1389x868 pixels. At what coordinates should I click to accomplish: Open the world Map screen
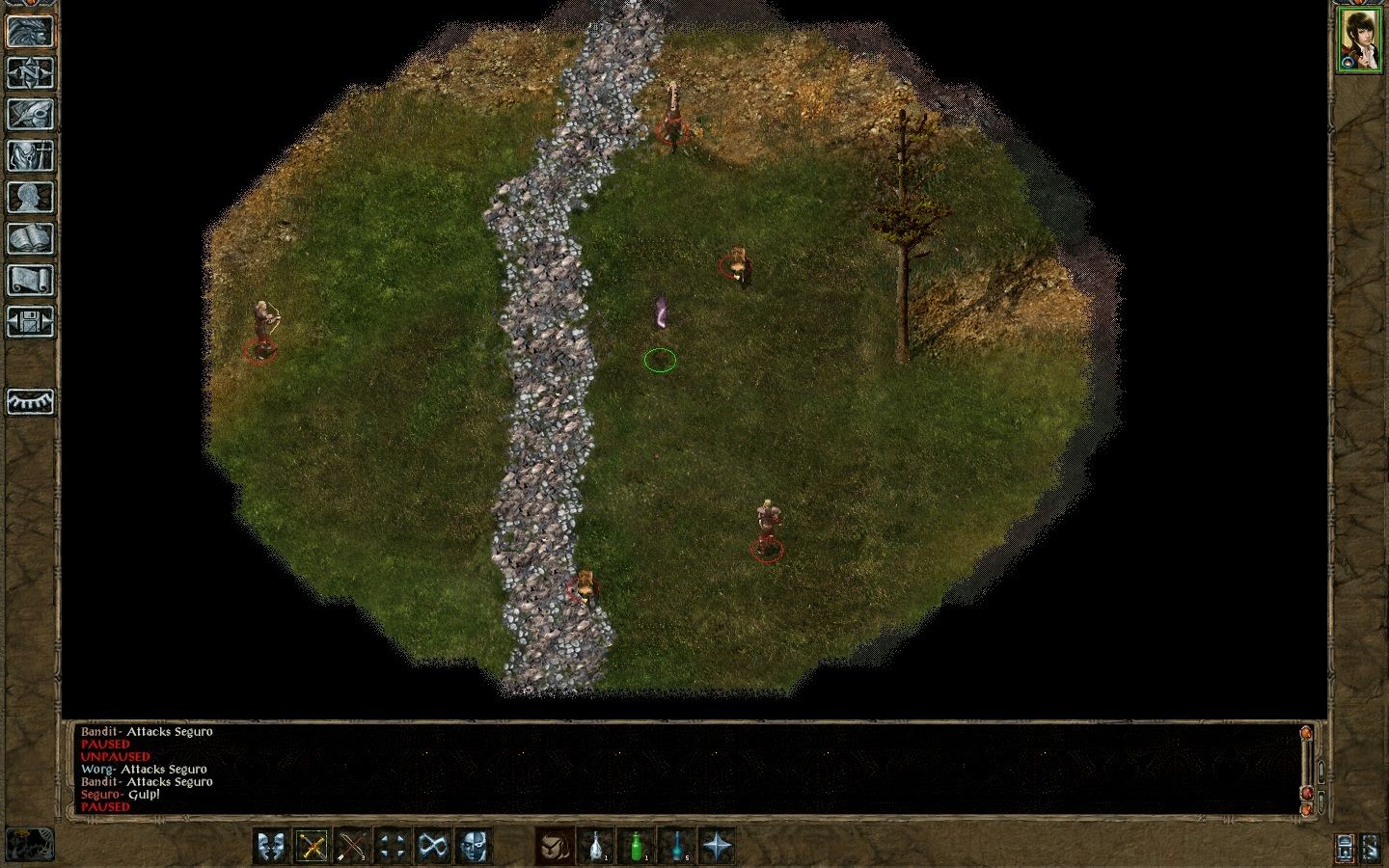pos(31,72)
